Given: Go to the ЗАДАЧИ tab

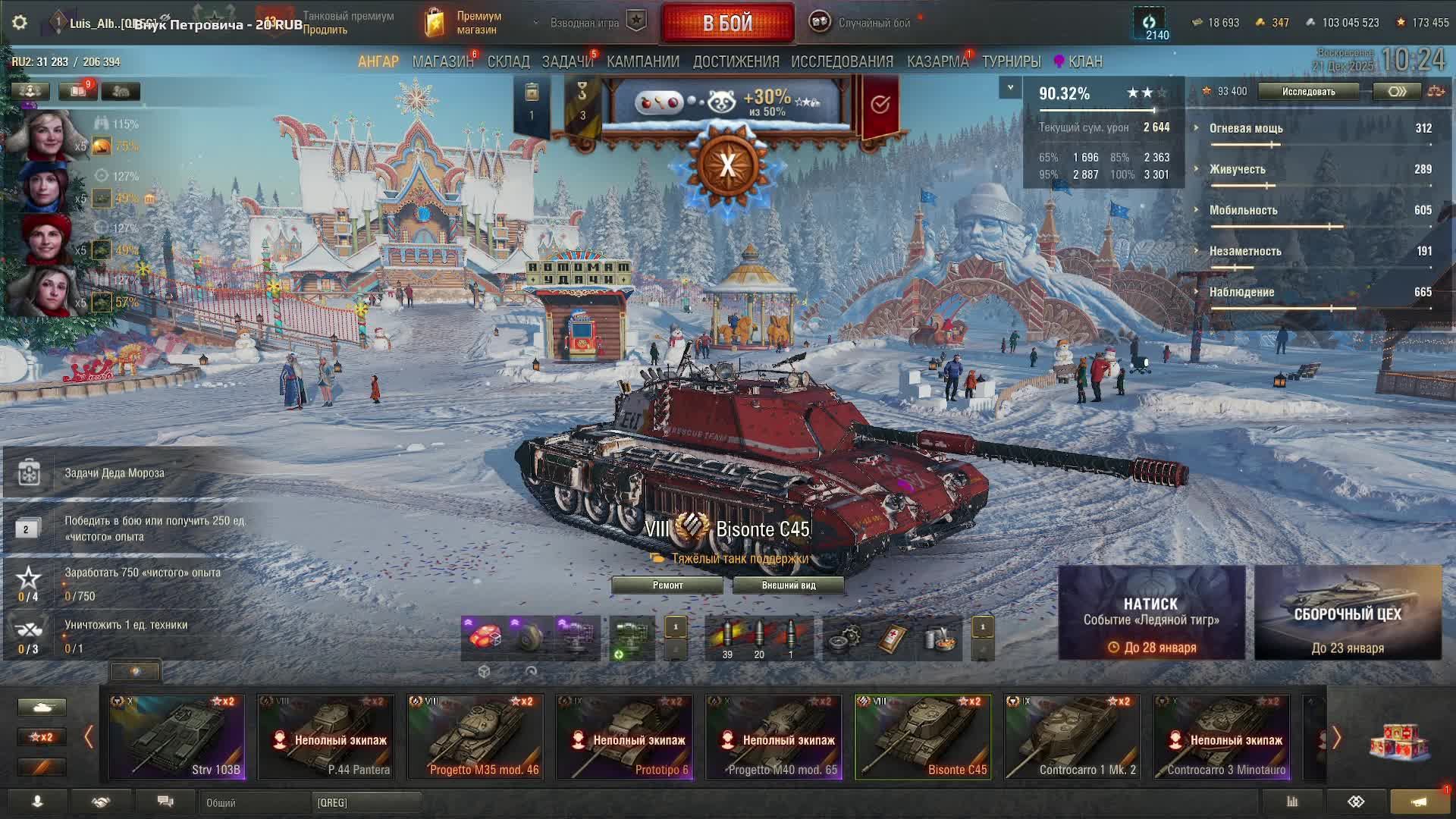Looking at the screenshot, I should 566,61.
